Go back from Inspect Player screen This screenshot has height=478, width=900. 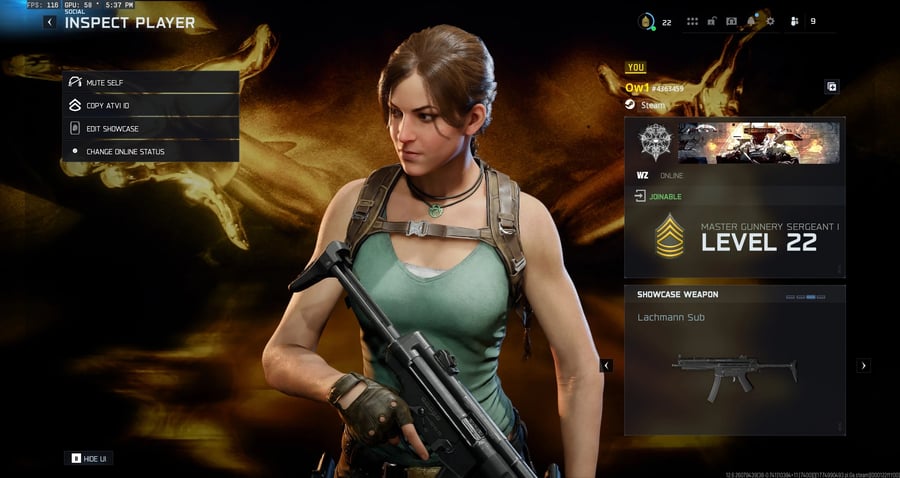(50, 22)
